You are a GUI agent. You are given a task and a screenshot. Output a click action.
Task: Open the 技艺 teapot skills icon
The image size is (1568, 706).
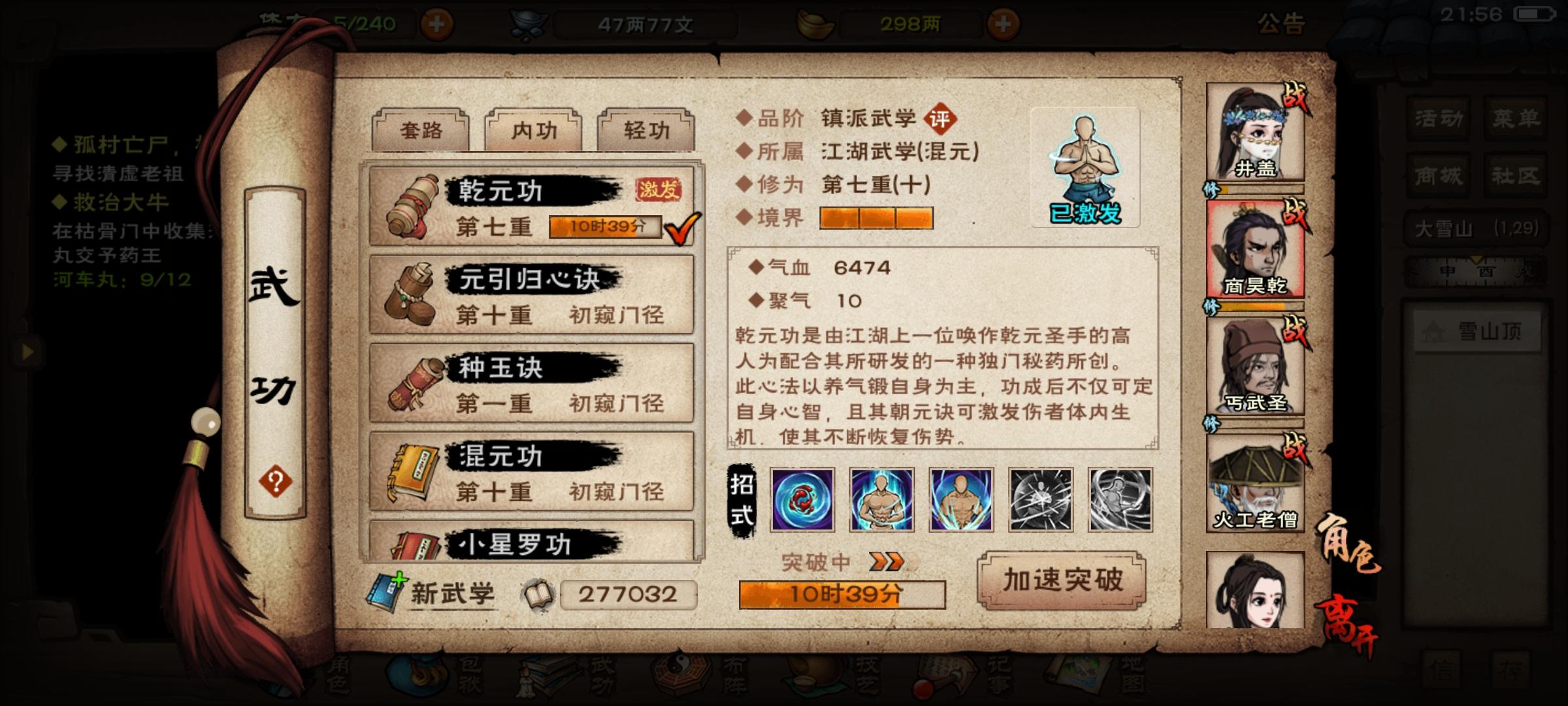coord(810,680)
